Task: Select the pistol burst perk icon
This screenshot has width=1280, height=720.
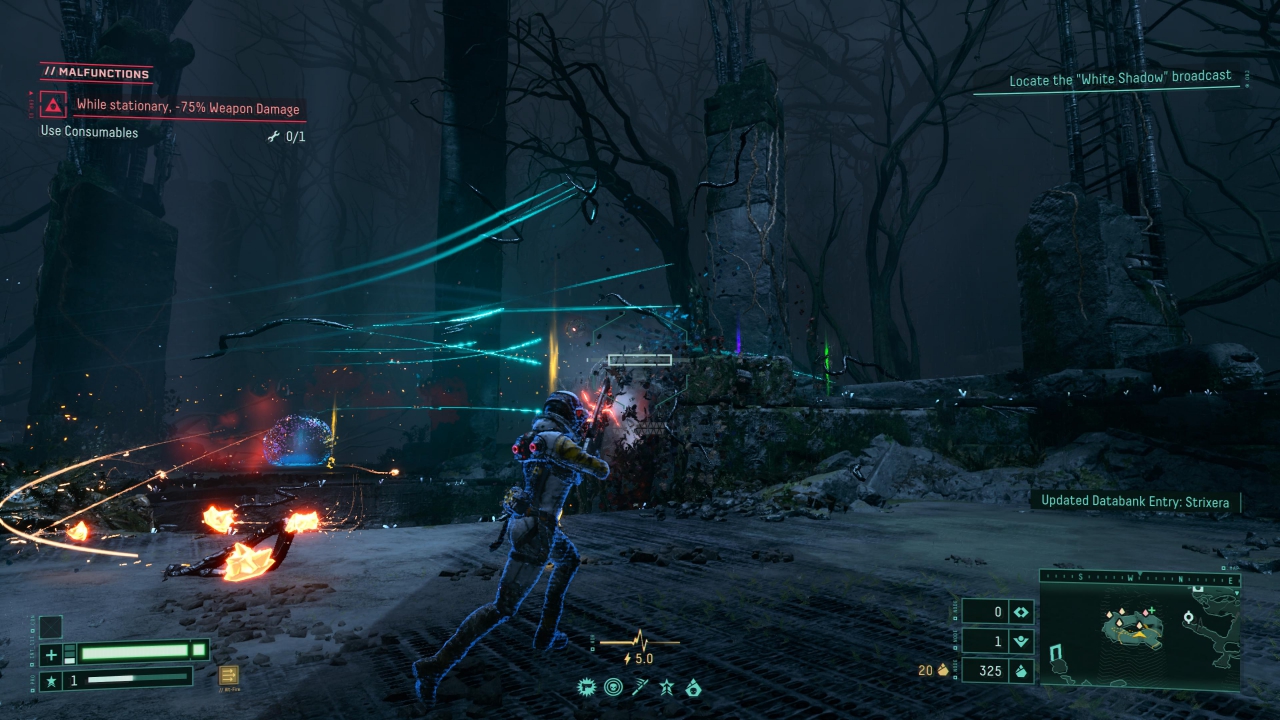Action: (x=587, y=687)
